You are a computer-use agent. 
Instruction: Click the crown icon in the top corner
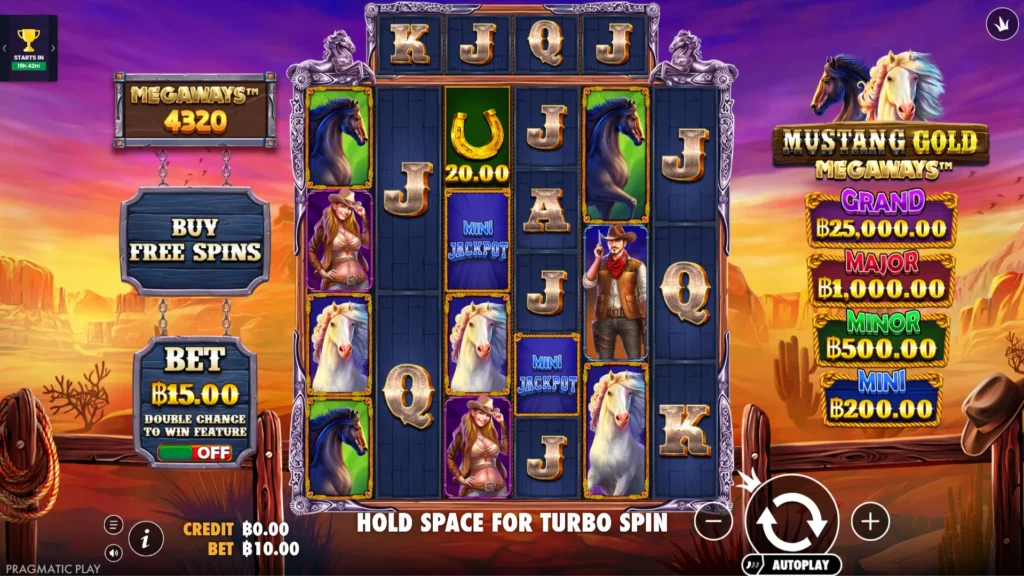(x=1001, y=24)
